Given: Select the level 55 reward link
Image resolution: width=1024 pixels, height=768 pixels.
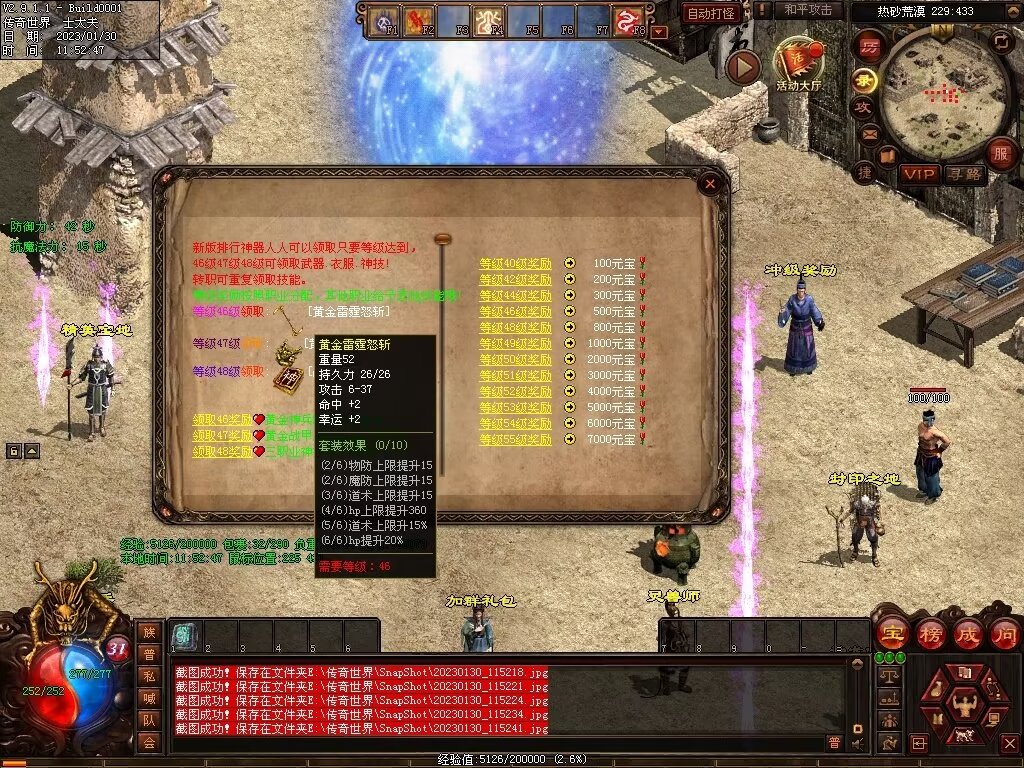Looking at the screenshot, I should pos(515,440).
